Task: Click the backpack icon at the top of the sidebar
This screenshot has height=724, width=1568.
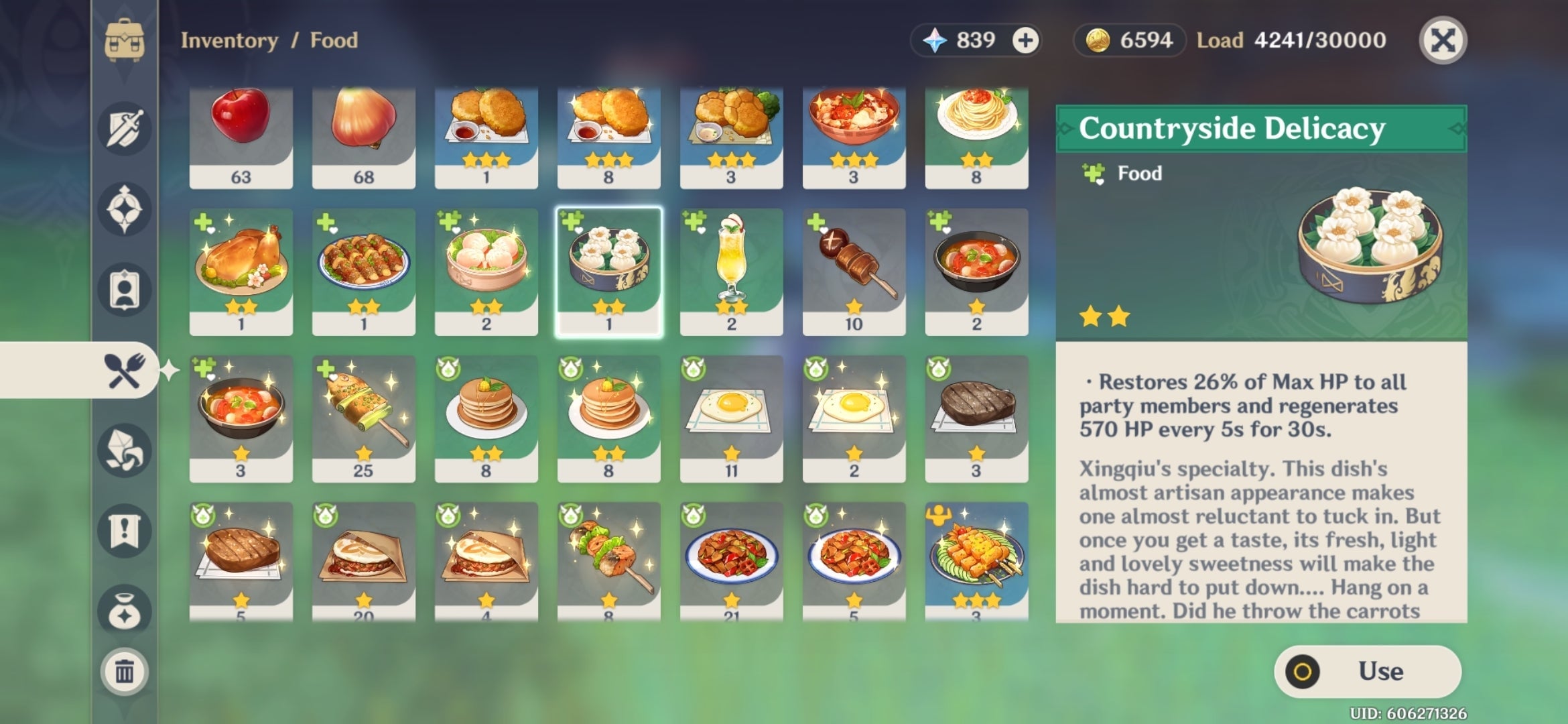Action: coord(124,40)
